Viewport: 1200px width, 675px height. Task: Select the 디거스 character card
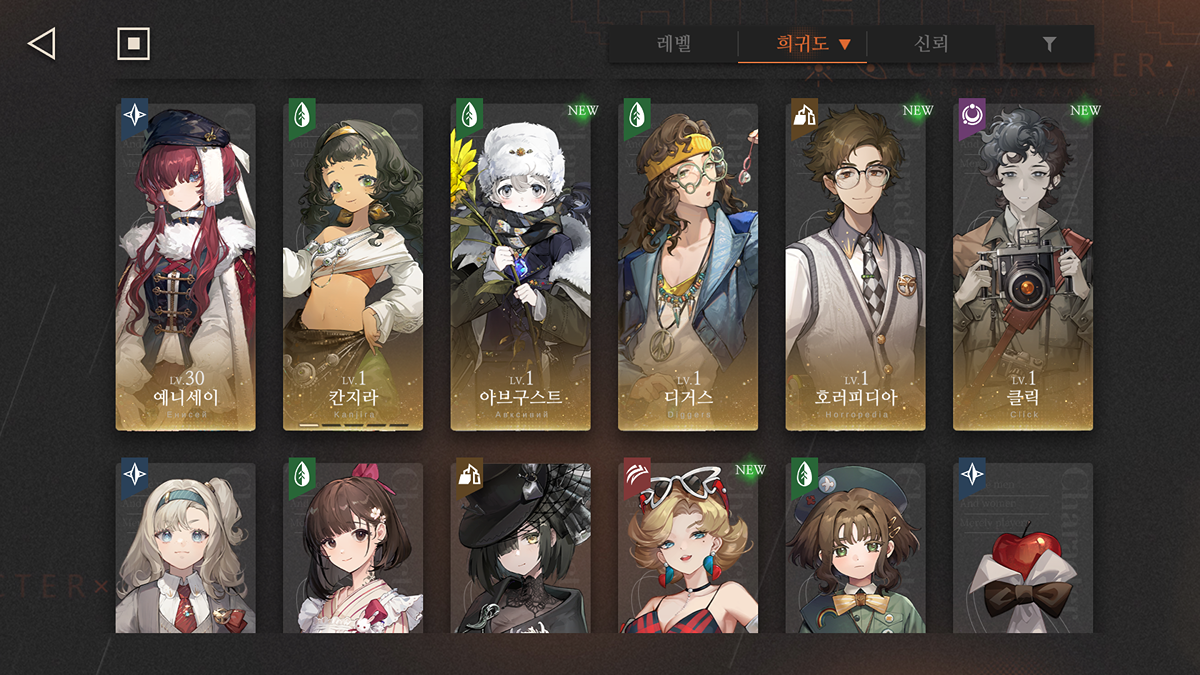688,267
